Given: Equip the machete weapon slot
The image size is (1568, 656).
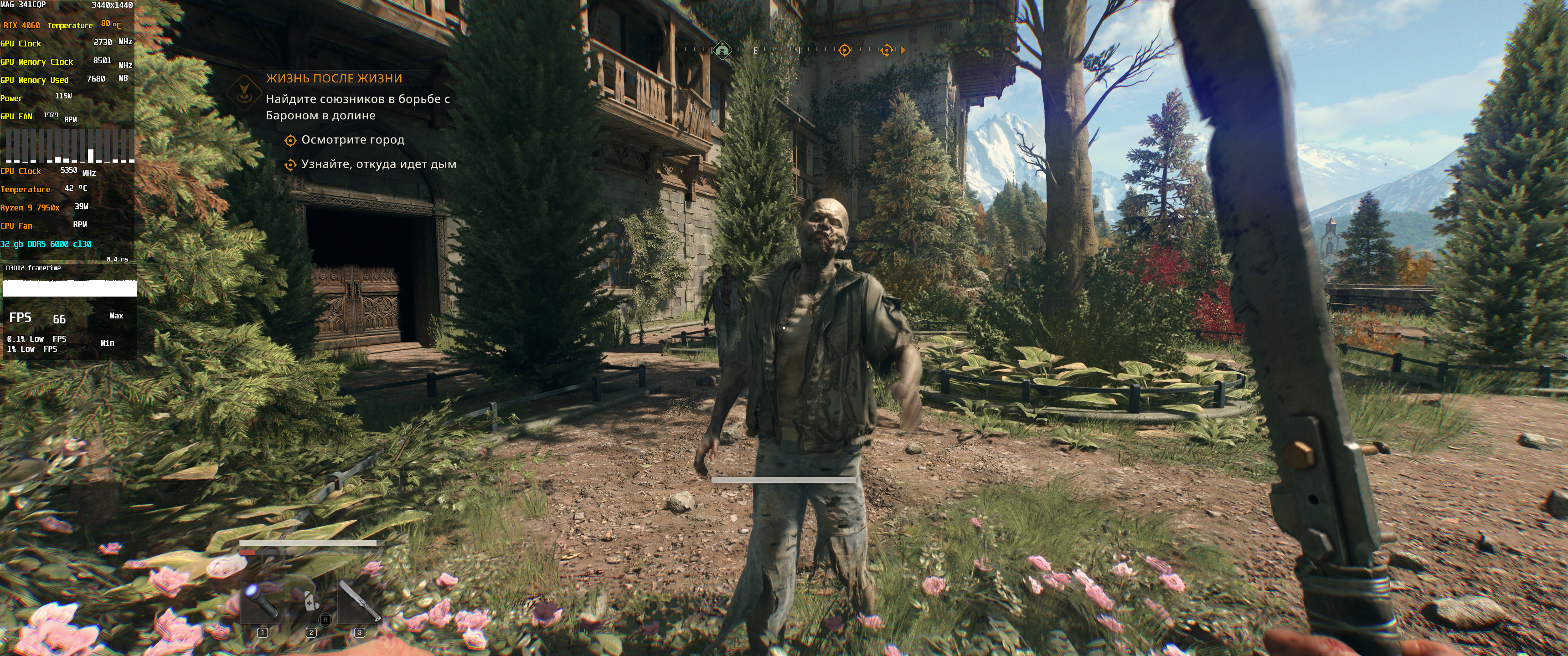Looking at the screenshot, I should coord(359,600).
